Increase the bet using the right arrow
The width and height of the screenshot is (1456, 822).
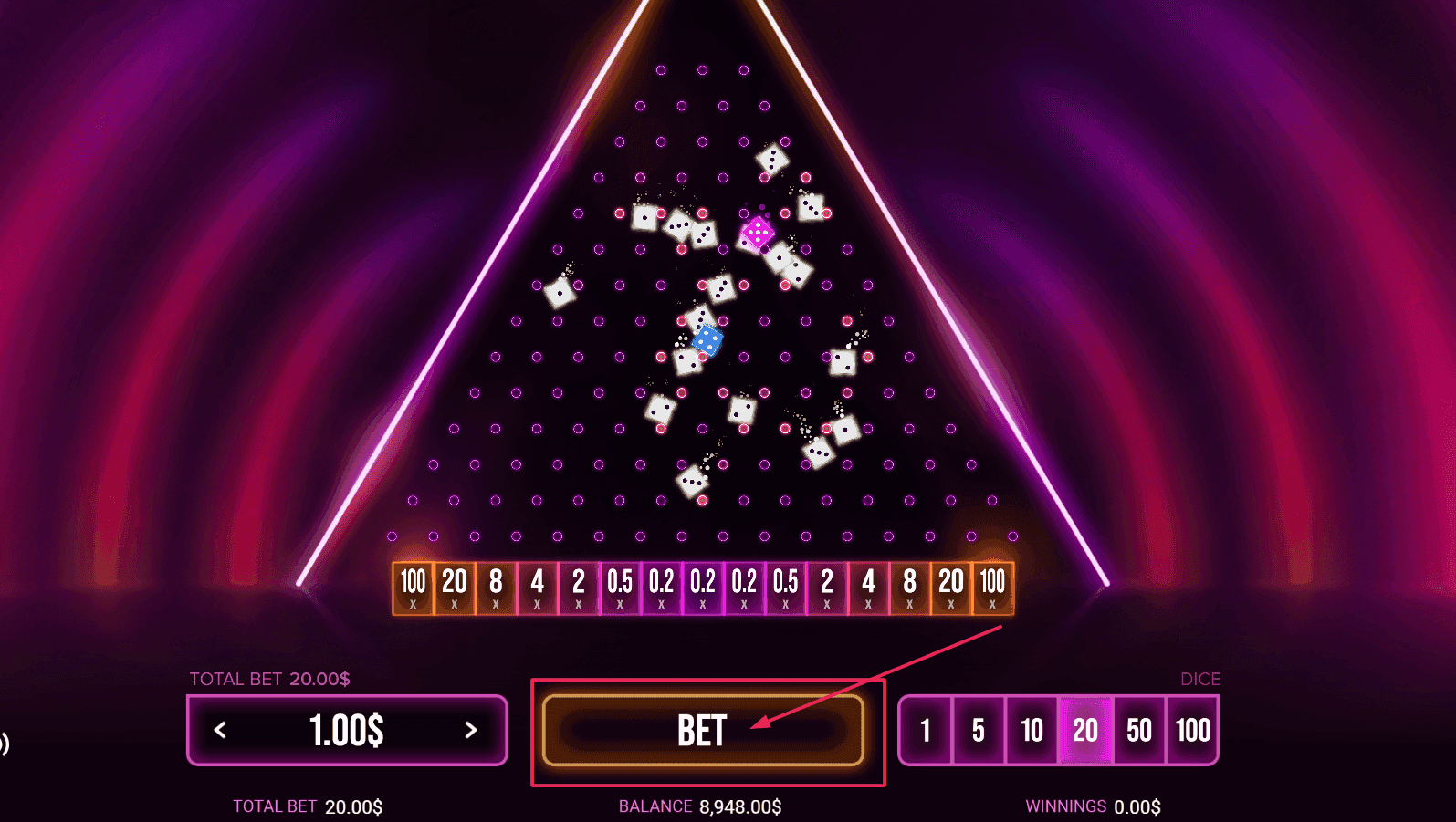coord(472,730)
